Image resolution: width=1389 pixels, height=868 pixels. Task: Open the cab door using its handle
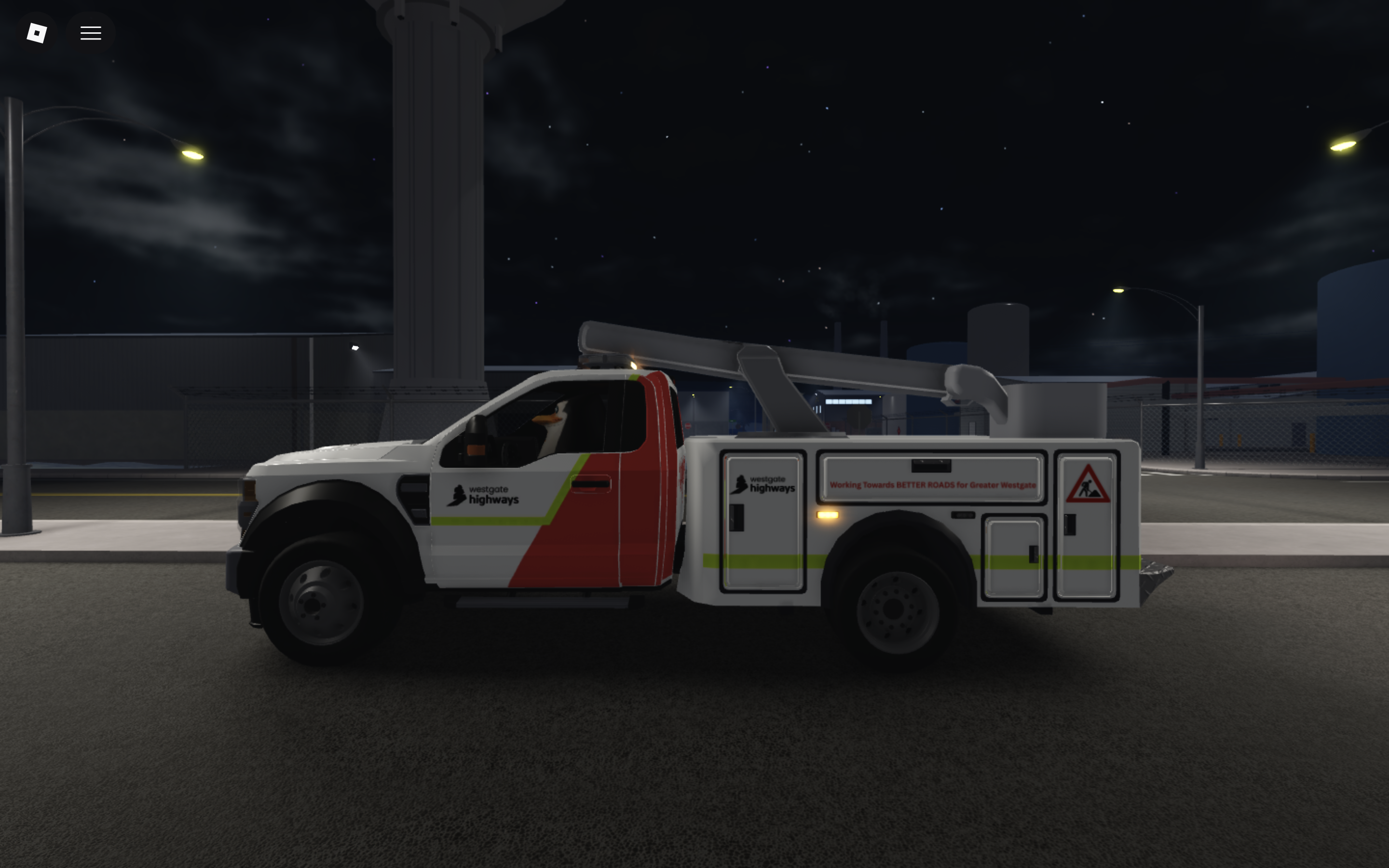tap(591, 484)
